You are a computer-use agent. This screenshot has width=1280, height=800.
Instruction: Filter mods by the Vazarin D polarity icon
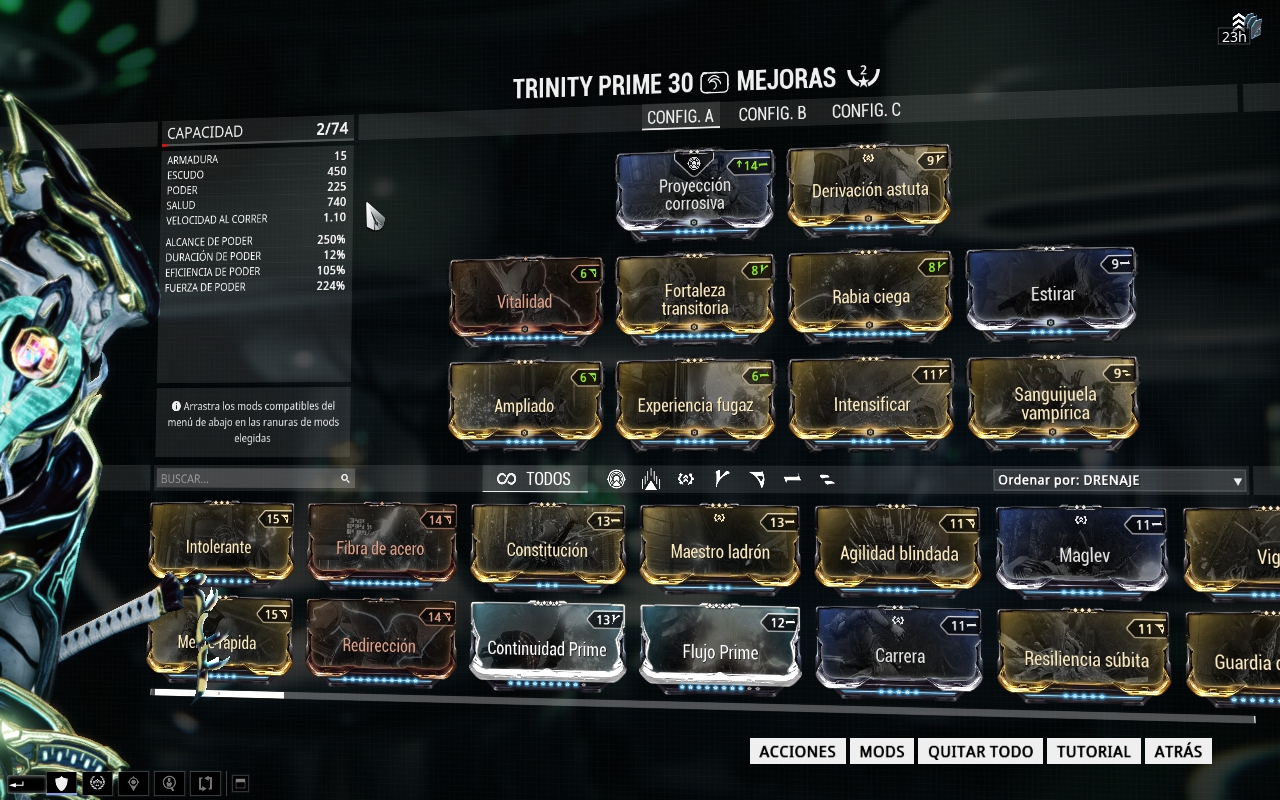tap(758, 478)
